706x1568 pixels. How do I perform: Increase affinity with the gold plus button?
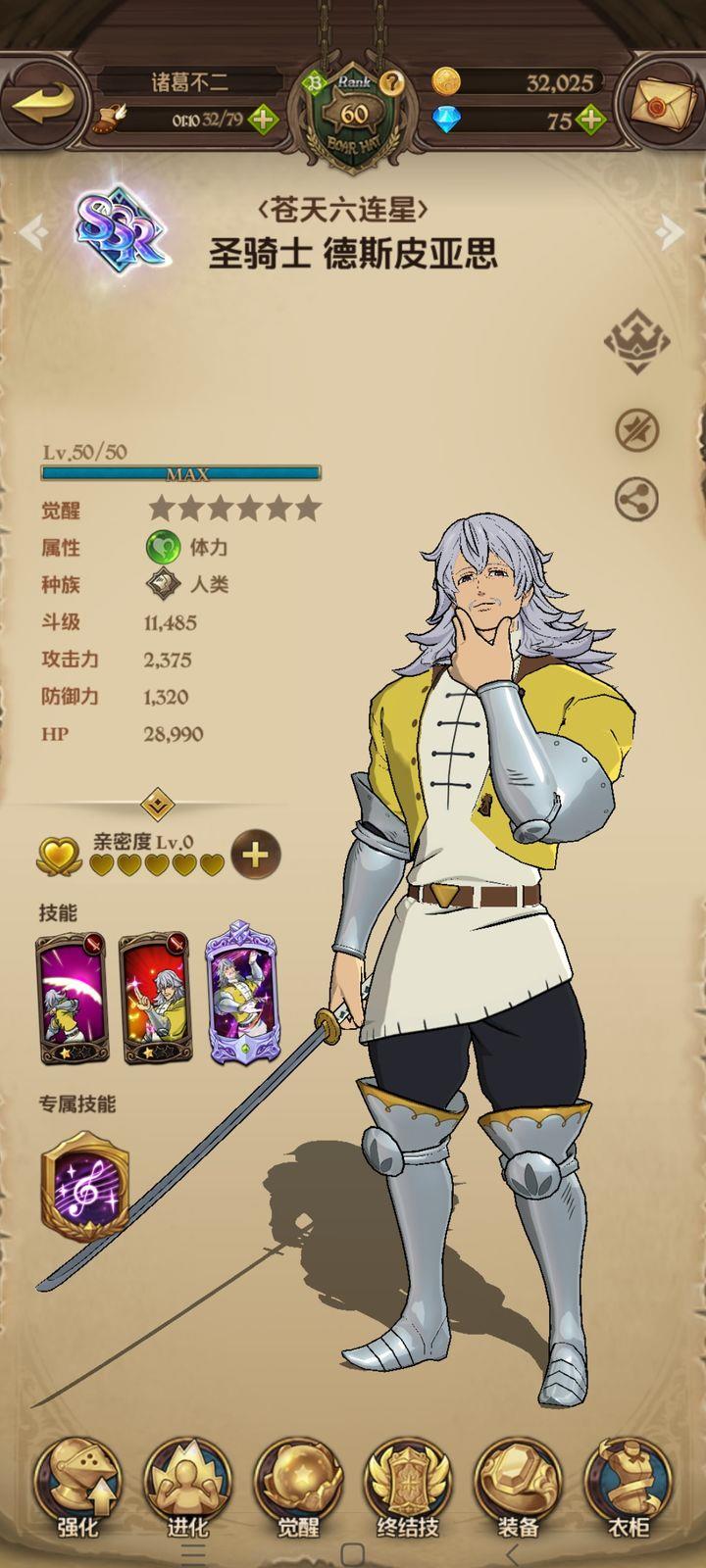(255, 855)
